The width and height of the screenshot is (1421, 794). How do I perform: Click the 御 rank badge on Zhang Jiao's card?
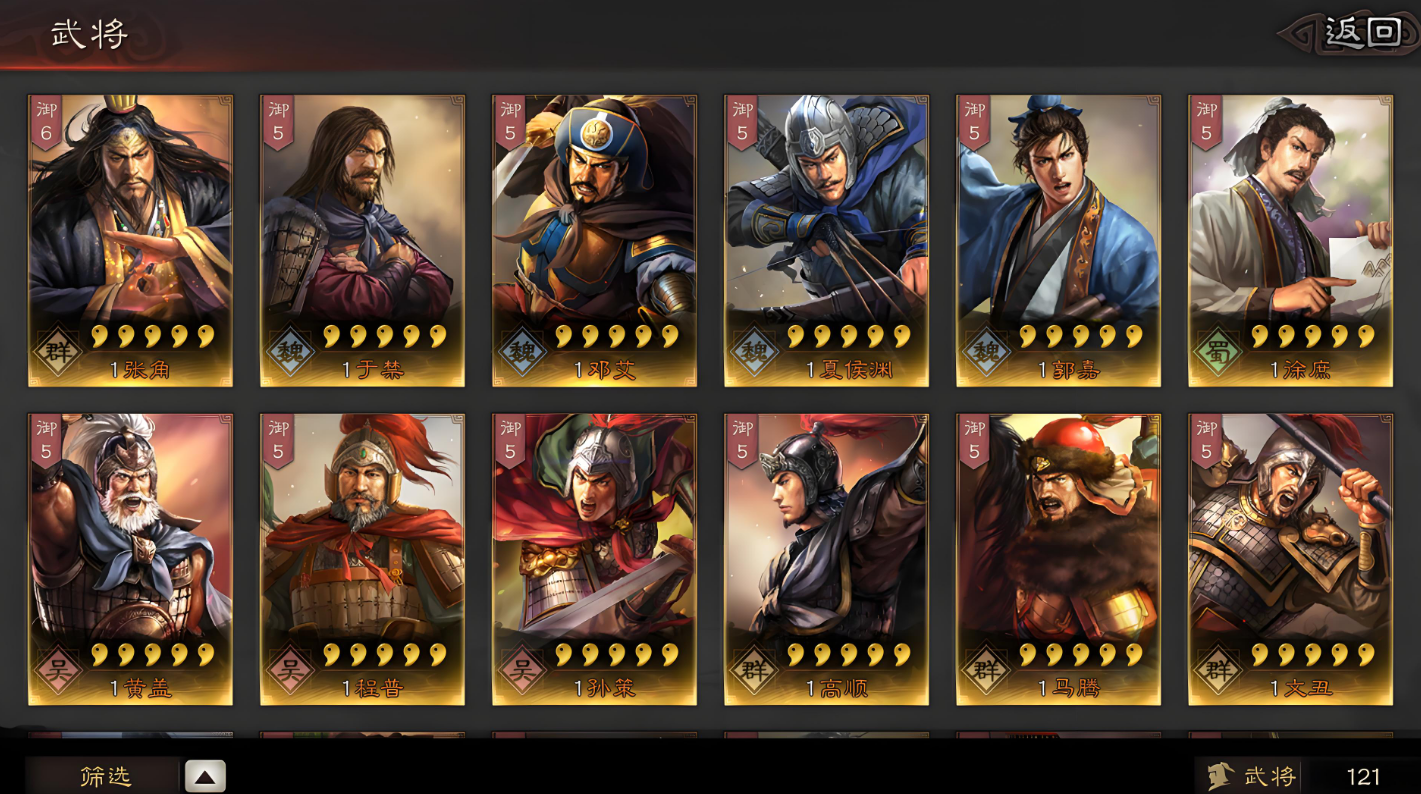coord(44,120)
